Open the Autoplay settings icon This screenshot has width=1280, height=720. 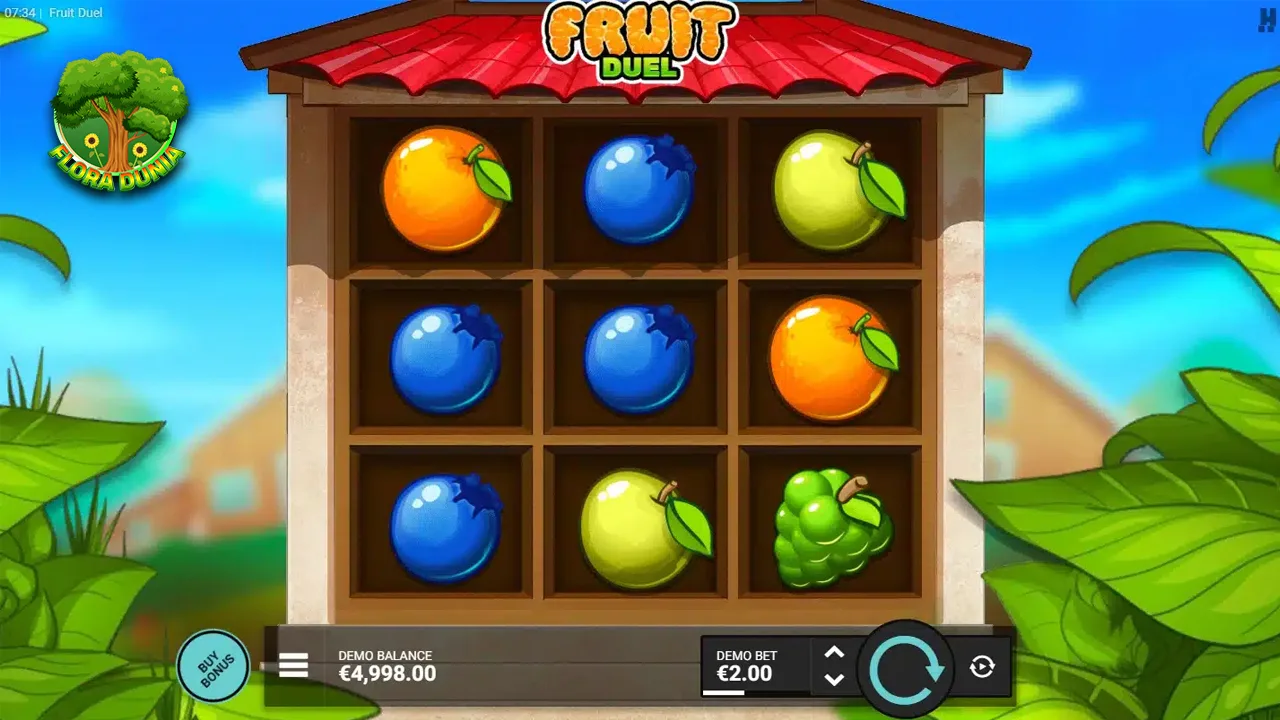pyautogui.click(x=981, y=667)
